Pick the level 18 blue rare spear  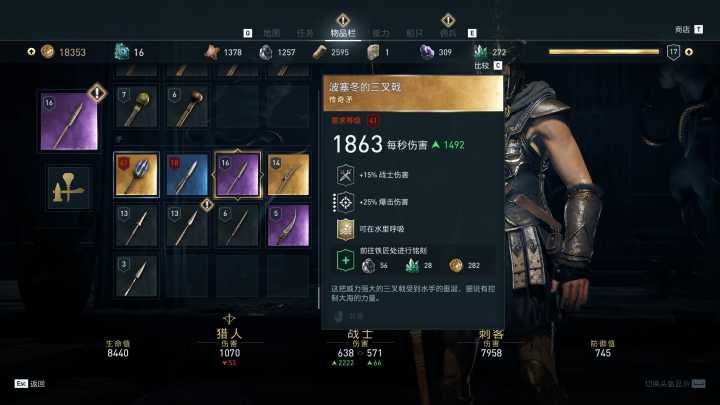pyautogui.click(x=186, y=174)
